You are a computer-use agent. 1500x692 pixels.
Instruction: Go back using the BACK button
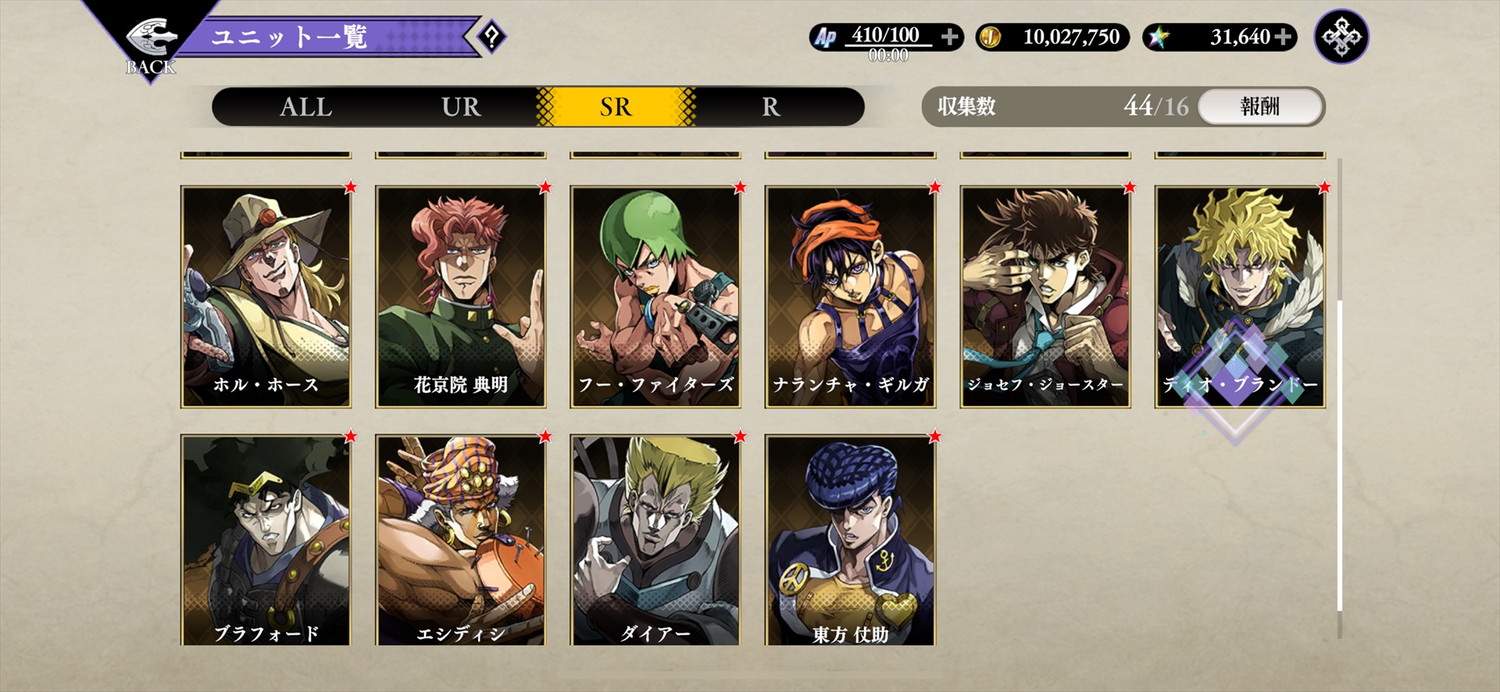click(x=150, y=45)
